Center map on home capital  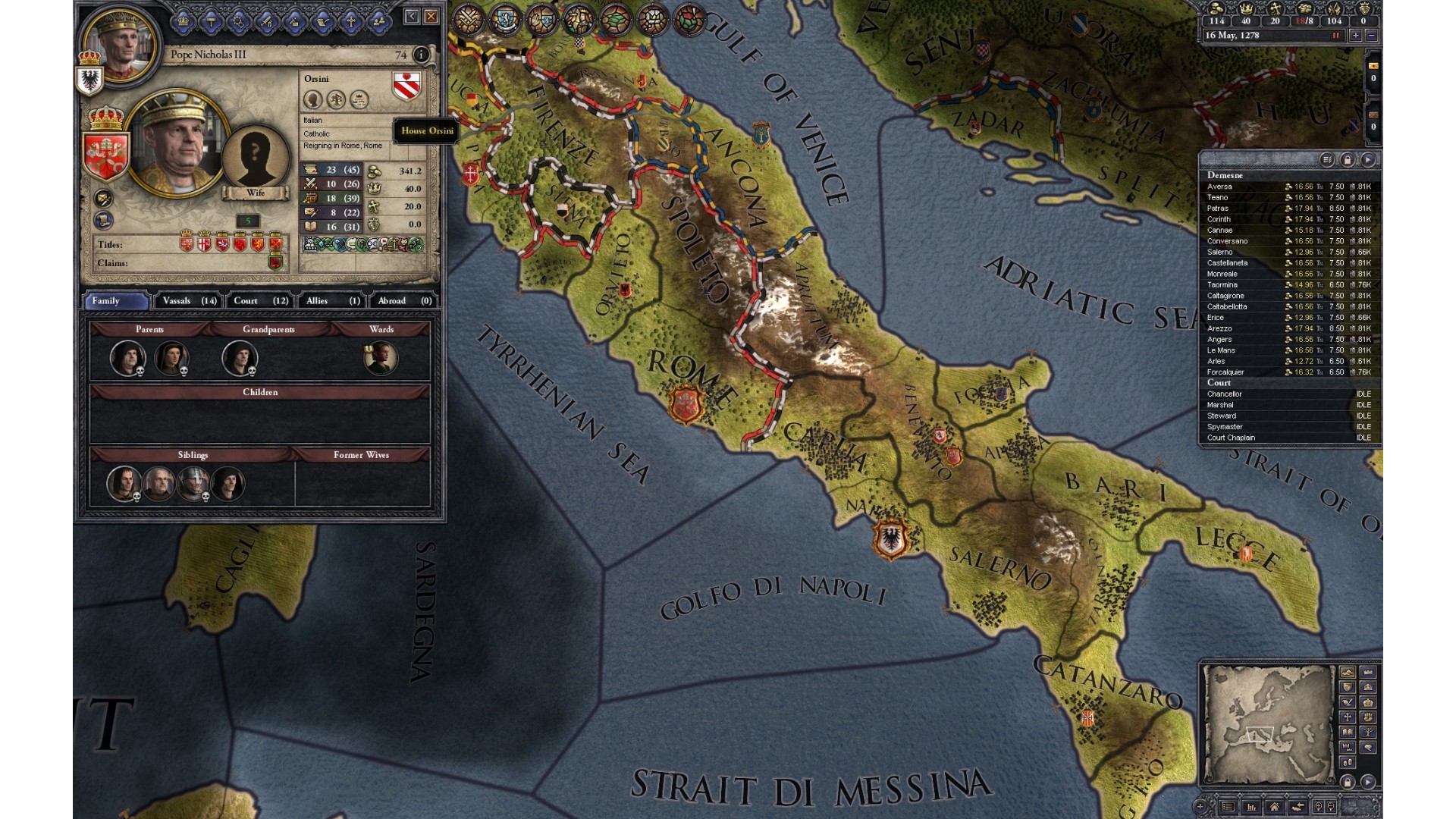[x=1274, y=807]
